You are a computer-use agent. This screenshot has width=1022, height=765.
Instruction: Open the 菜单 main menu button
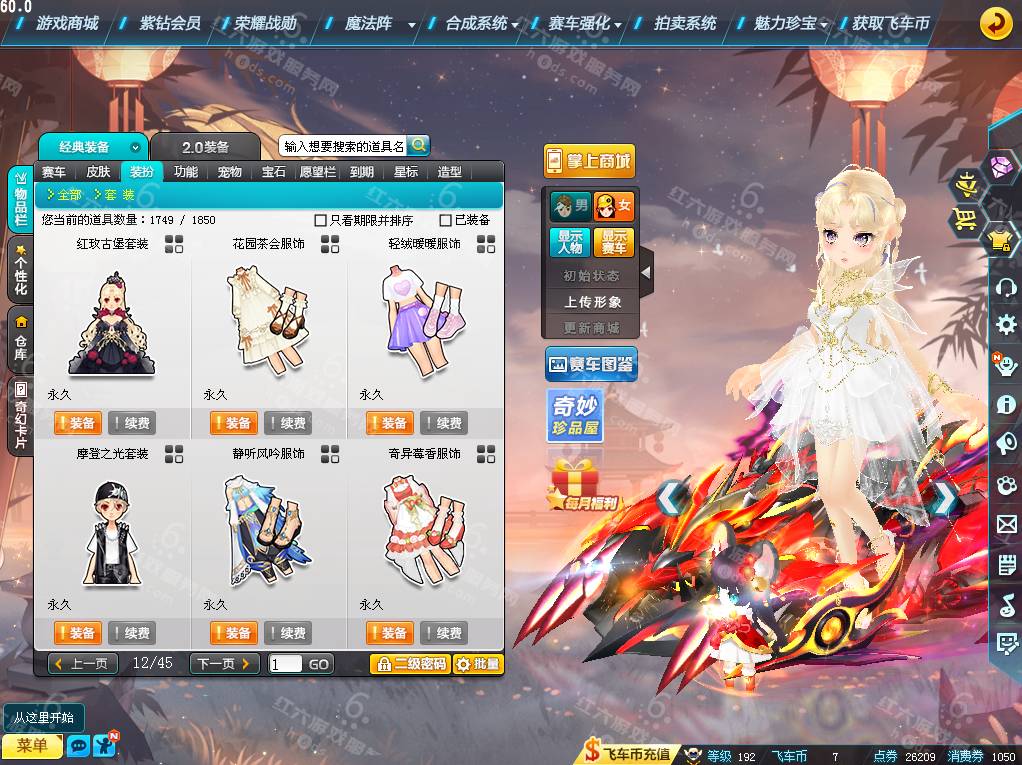click(x=32, y=746)
